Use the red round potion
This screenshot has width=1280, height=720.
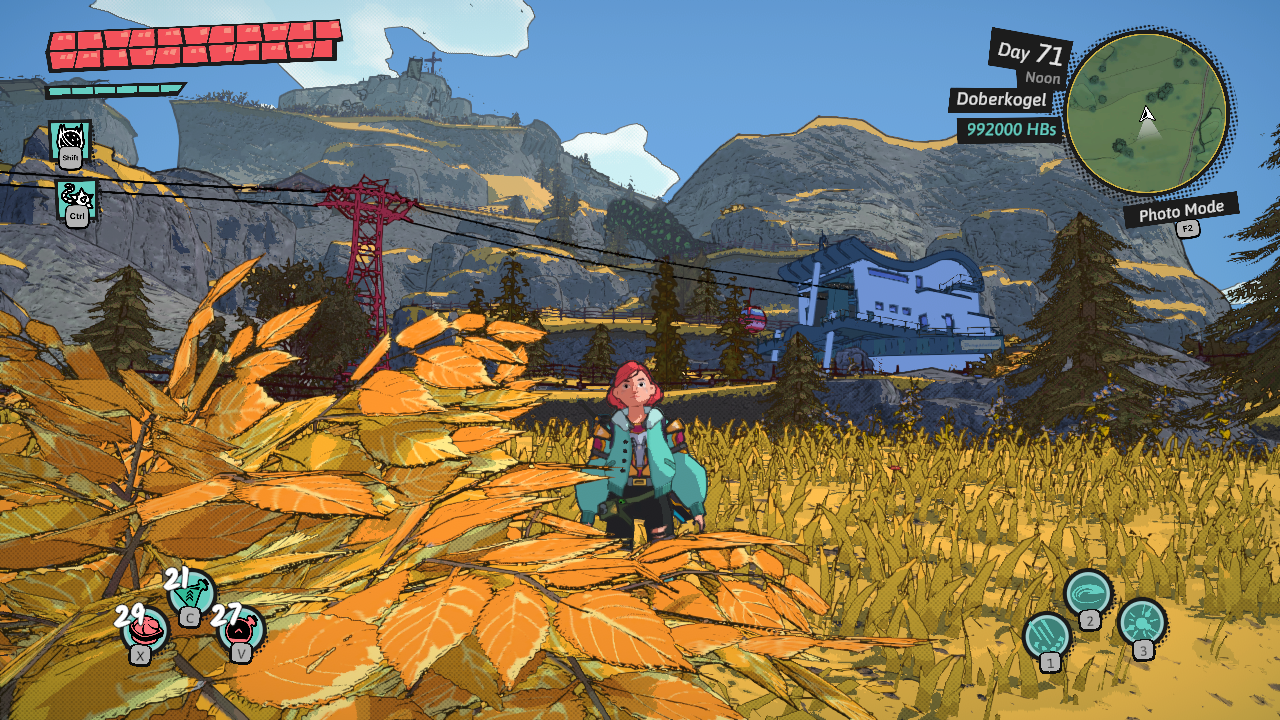click(241, 630)
